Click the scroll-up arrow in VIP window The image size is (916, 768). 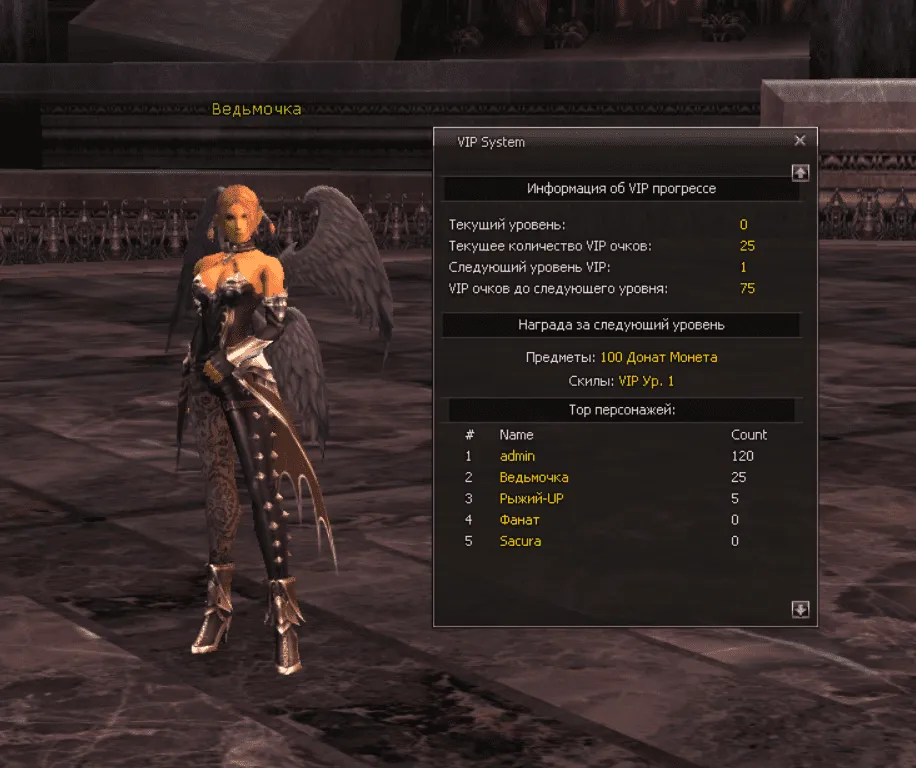tap(800, 172)
